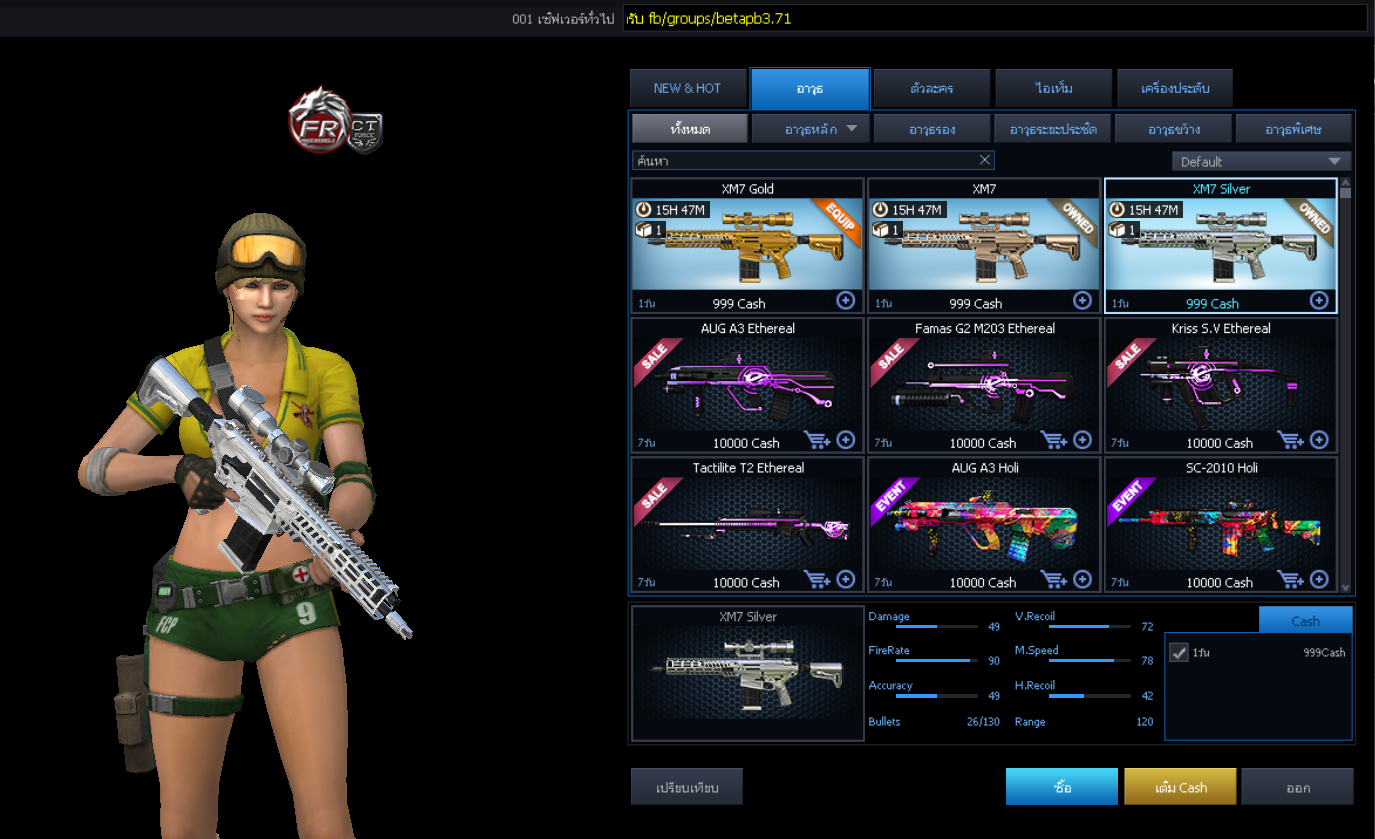Click the cart icon on Famas G2 M203 Ethereal

(1056, 440)
